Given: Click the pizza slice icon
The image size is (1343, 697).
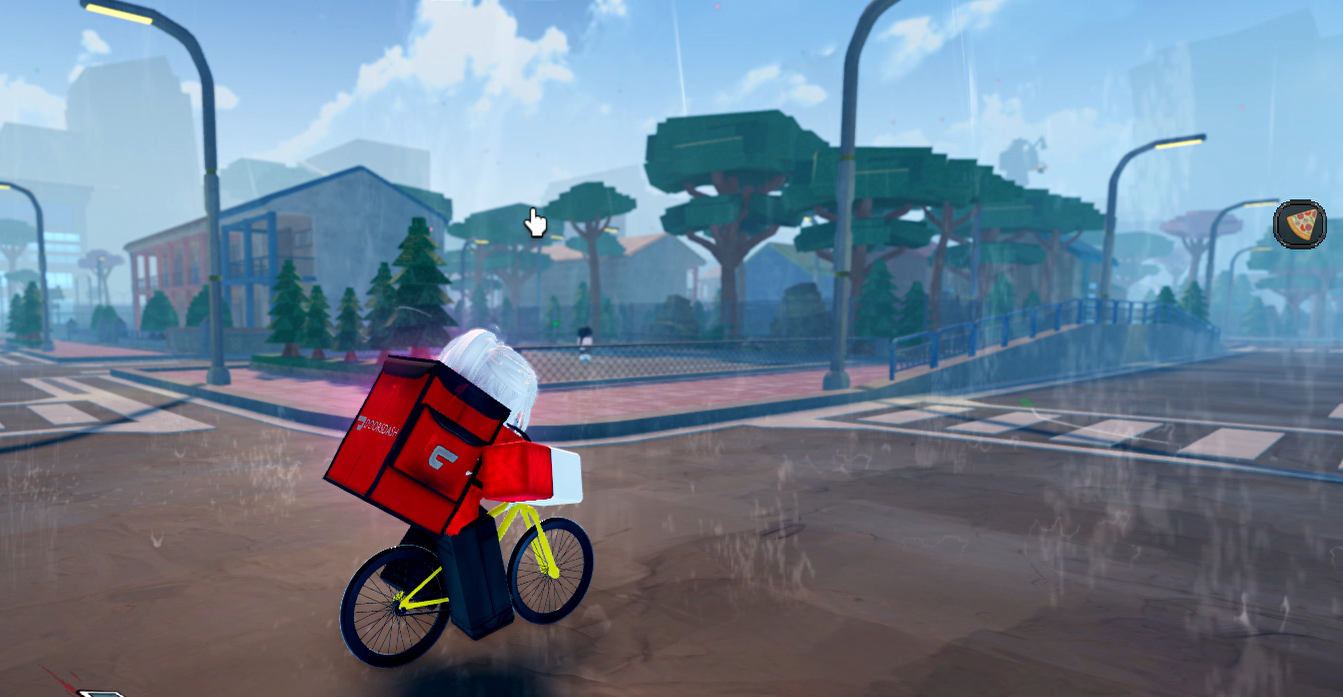Looking at the screenshot, I should click(x=1300, y=225).
